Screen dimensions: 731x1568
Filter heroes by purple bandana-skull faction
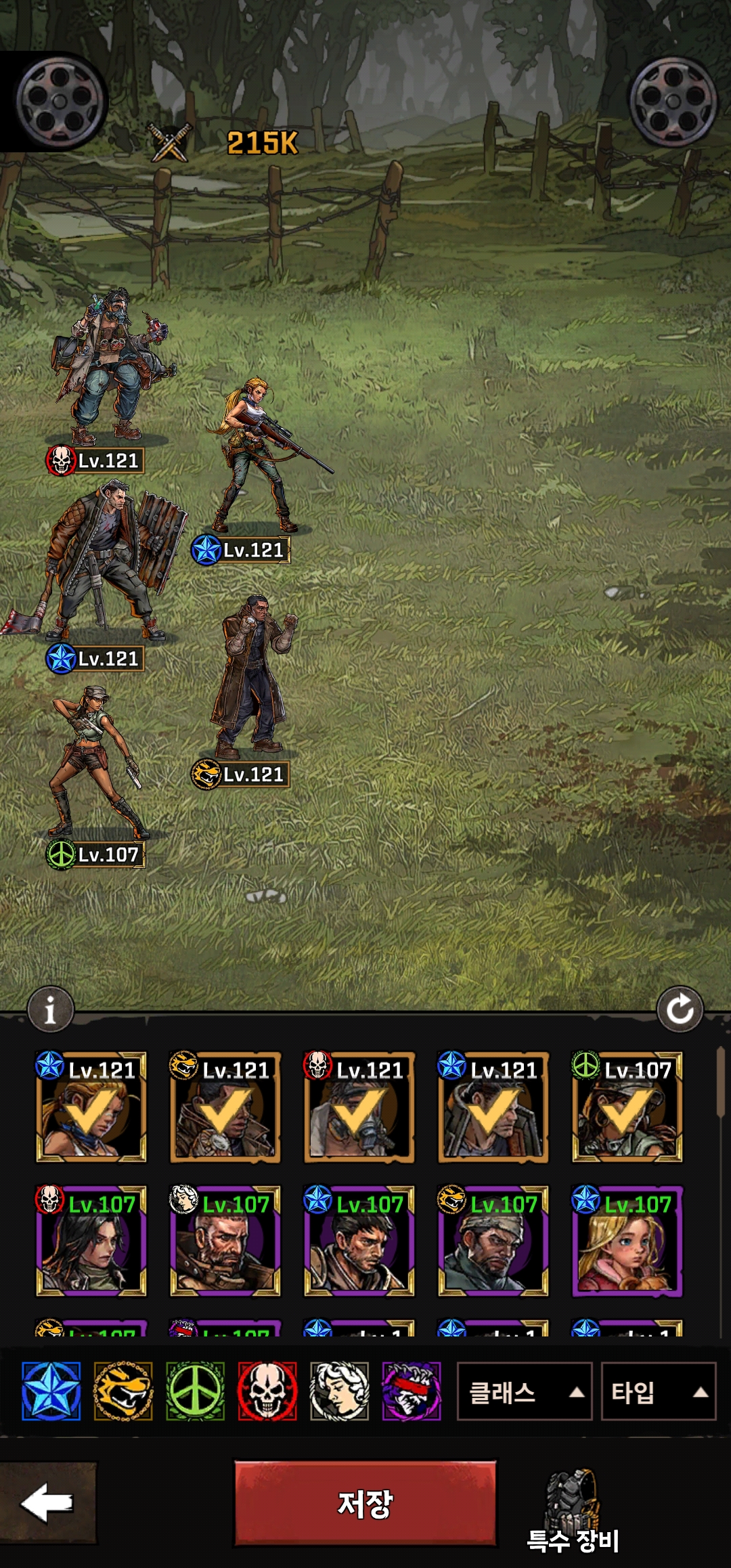coord(412,1391)
